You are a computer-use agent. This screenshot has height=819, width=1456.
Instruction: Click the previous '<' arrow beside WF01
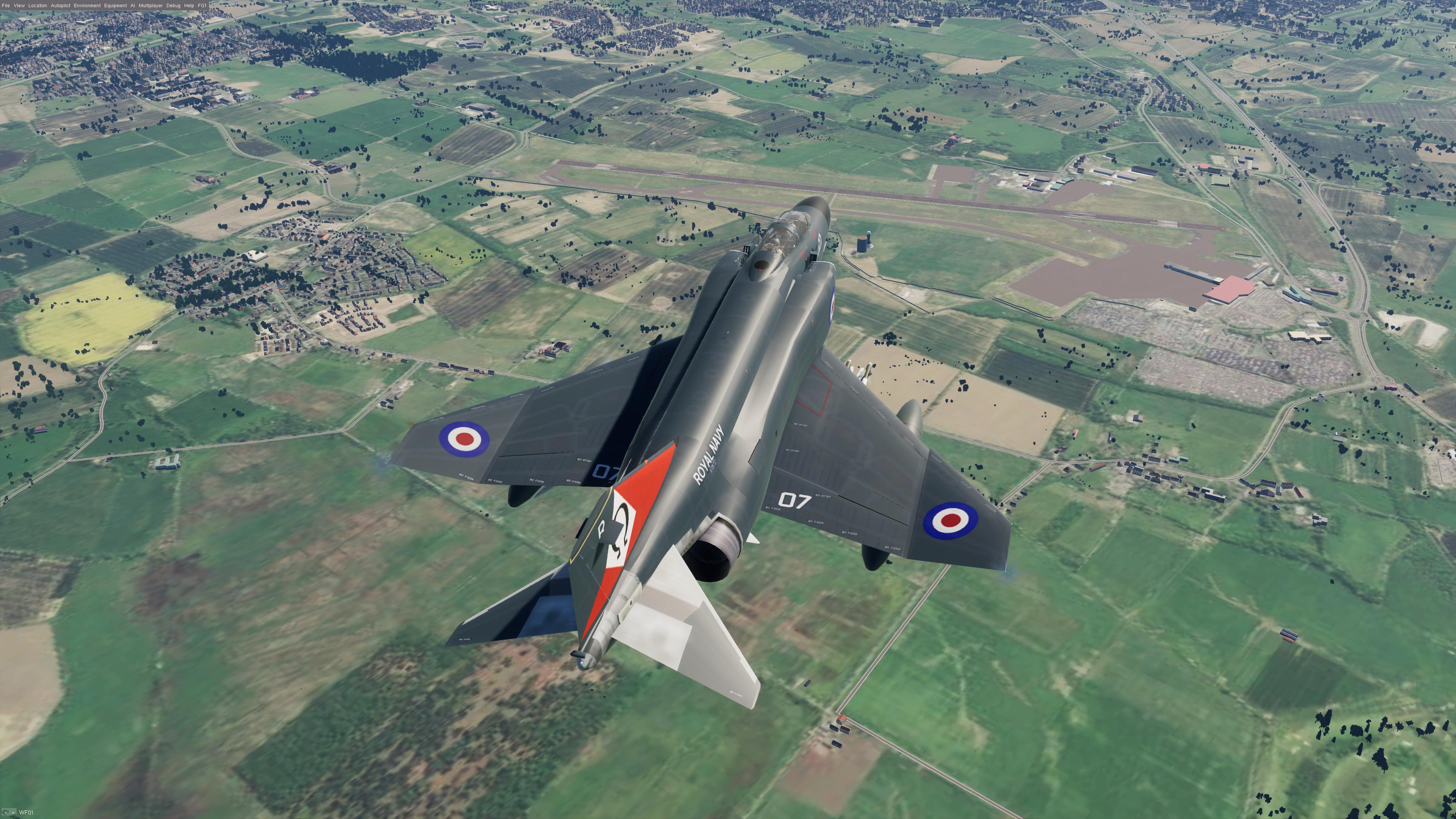tap(6, 813)
